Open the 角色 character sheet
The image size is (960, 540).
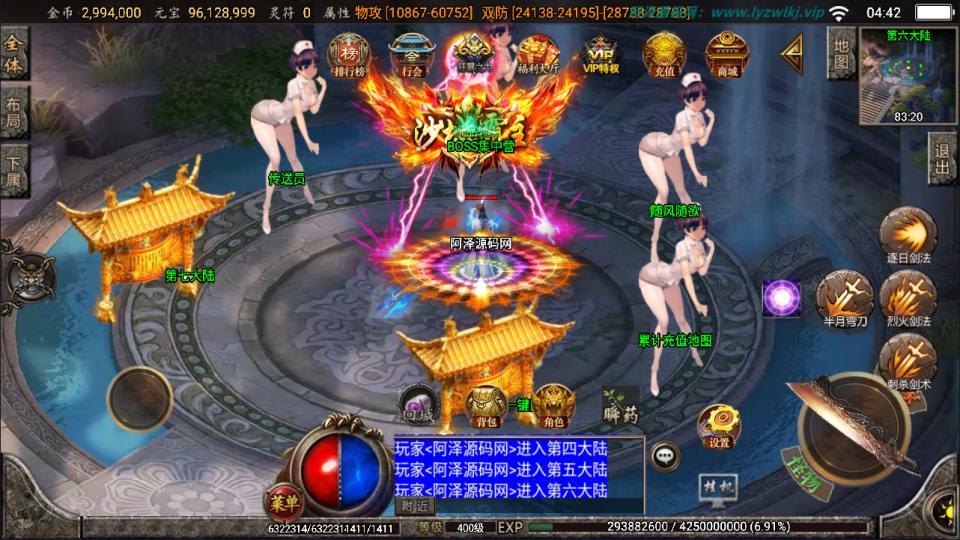[553, 404]
